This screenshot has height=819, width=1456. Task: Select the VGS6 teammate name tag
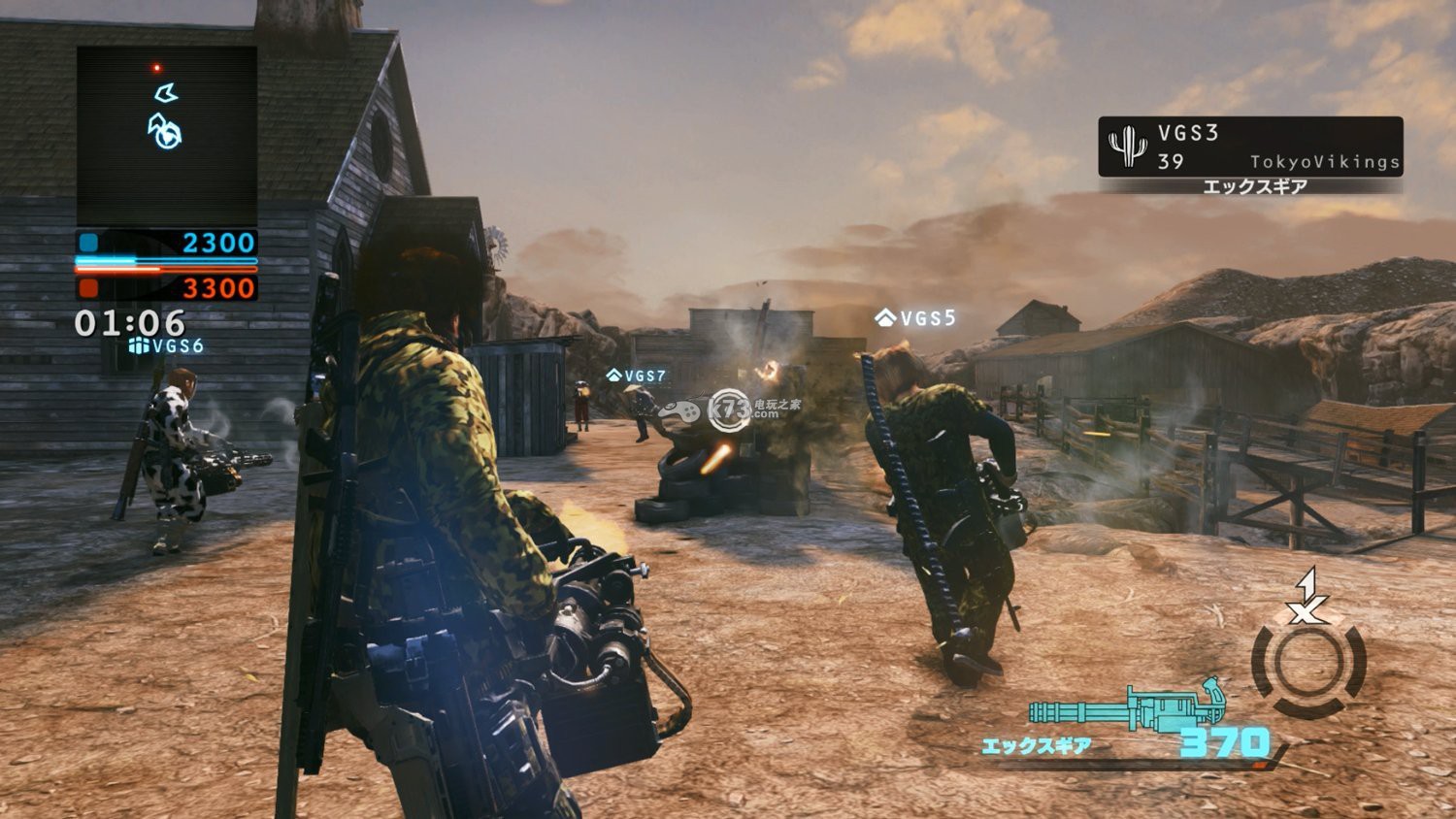click(x=166, y=346)
